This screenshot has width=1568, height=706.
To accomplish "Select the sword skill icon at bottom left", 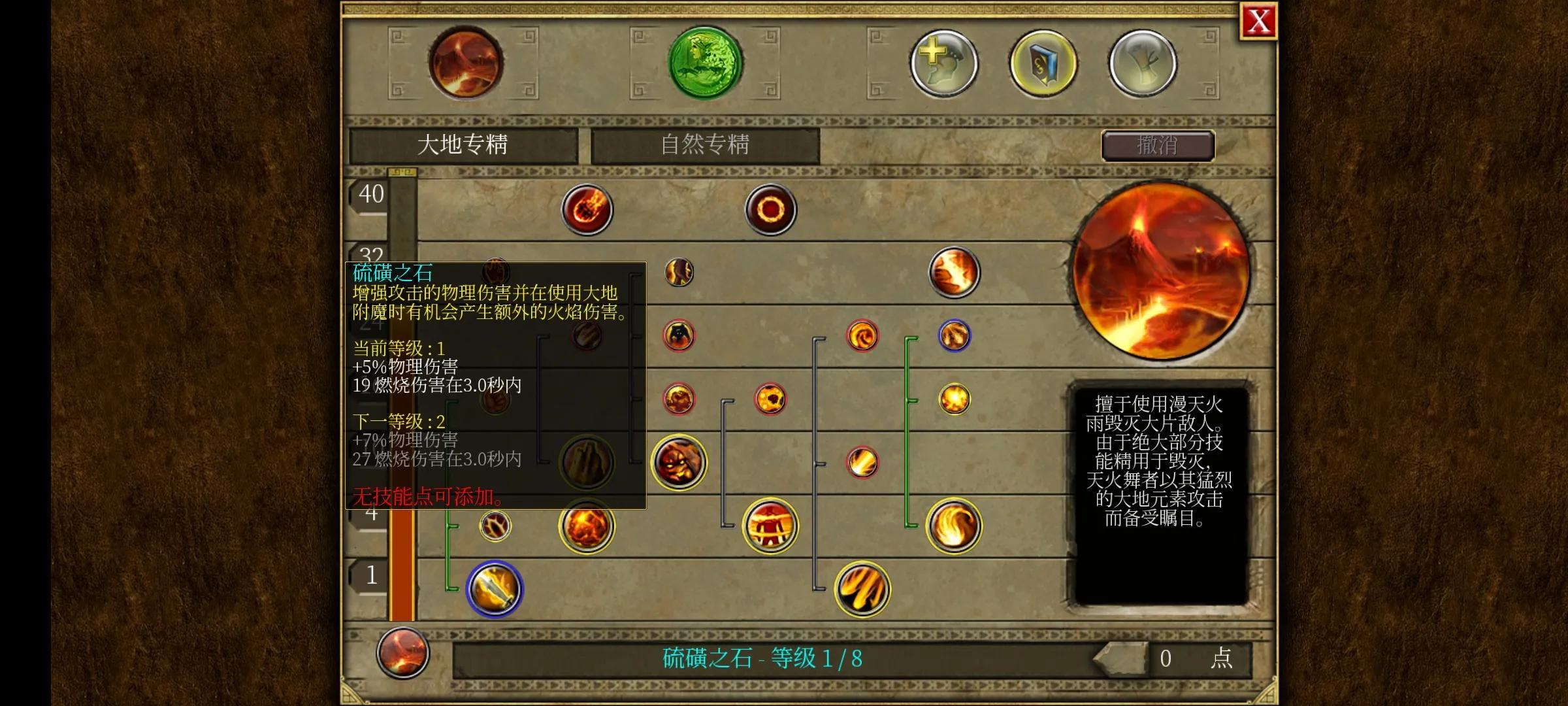I will click(x=495, y=588).
